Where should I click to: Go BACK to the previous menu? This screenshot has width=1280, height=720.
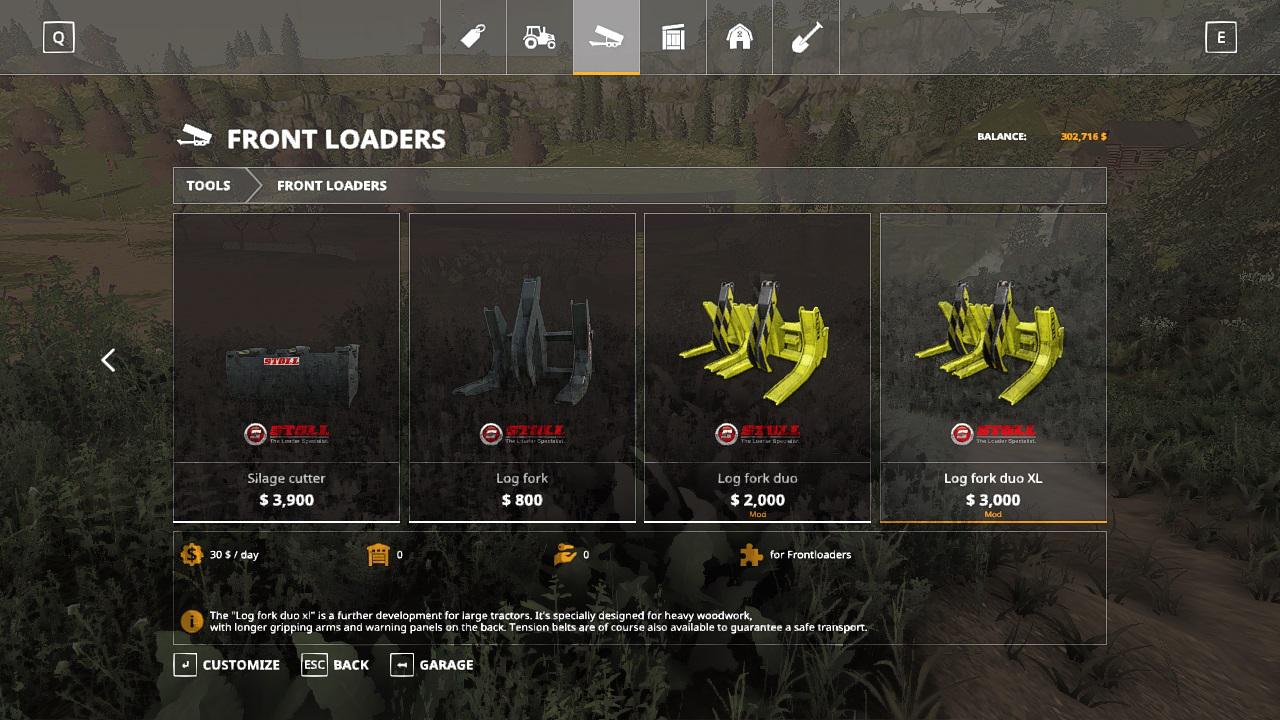pyautogui.click(x=336, y=665)
